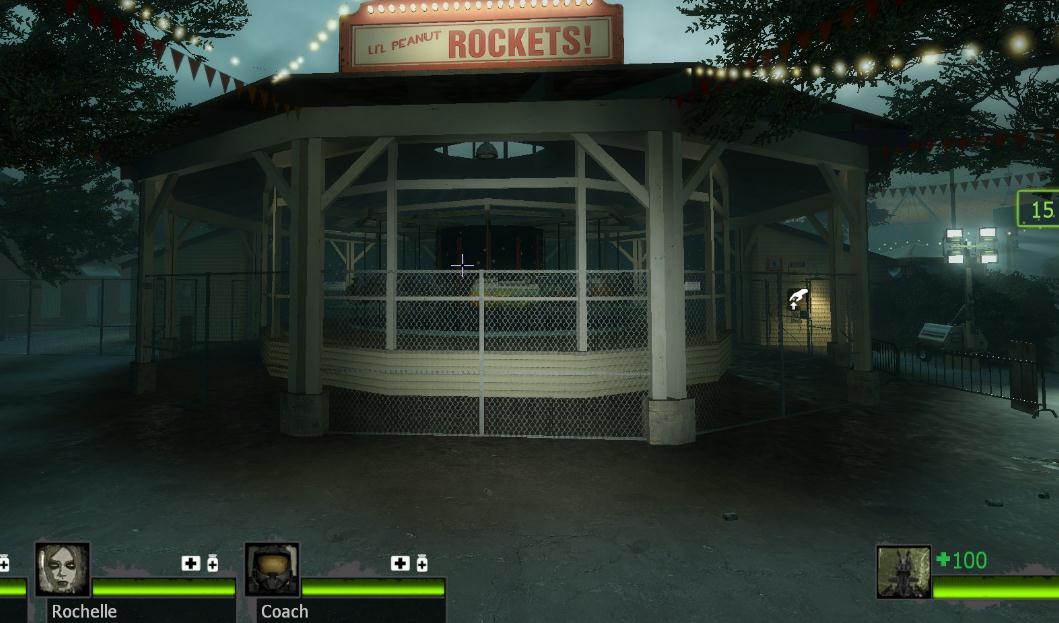Select Coach's first aid kit icon
The height and width of the screenshot is (623, 1059).
coord(399,564)
